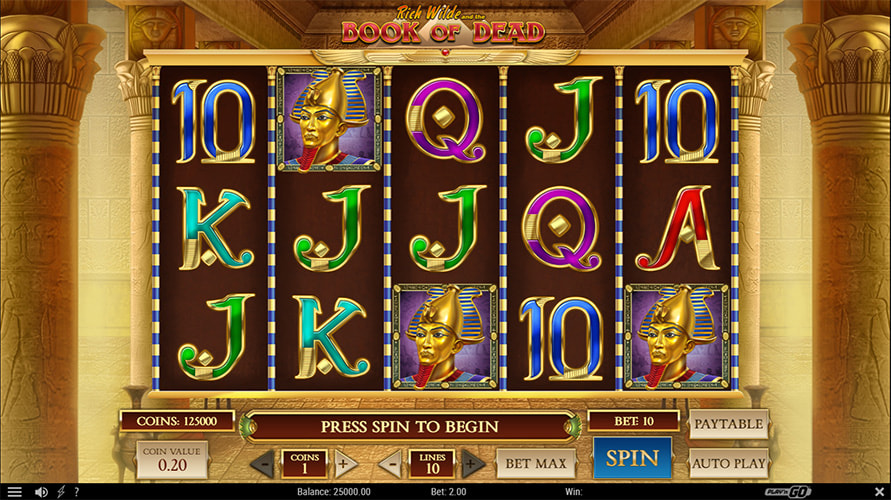The image size is (891, 500).
Task: Decrease the number of coins
Action: (x=263, y=463)
